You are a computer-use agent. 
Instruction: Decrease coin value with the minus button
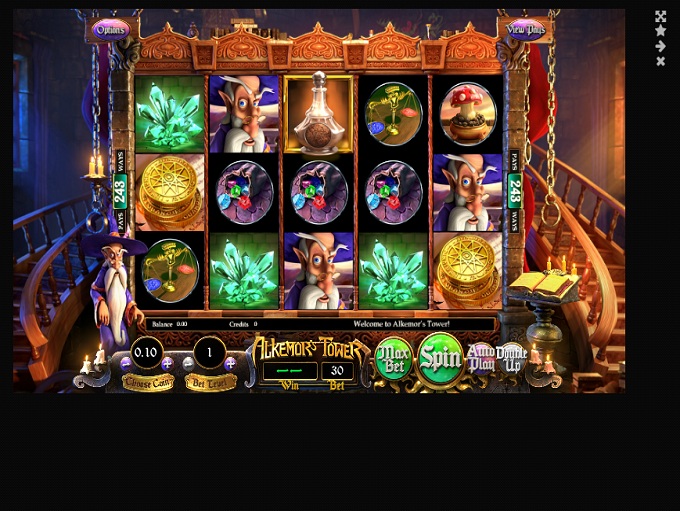click(x=126, y=364)
